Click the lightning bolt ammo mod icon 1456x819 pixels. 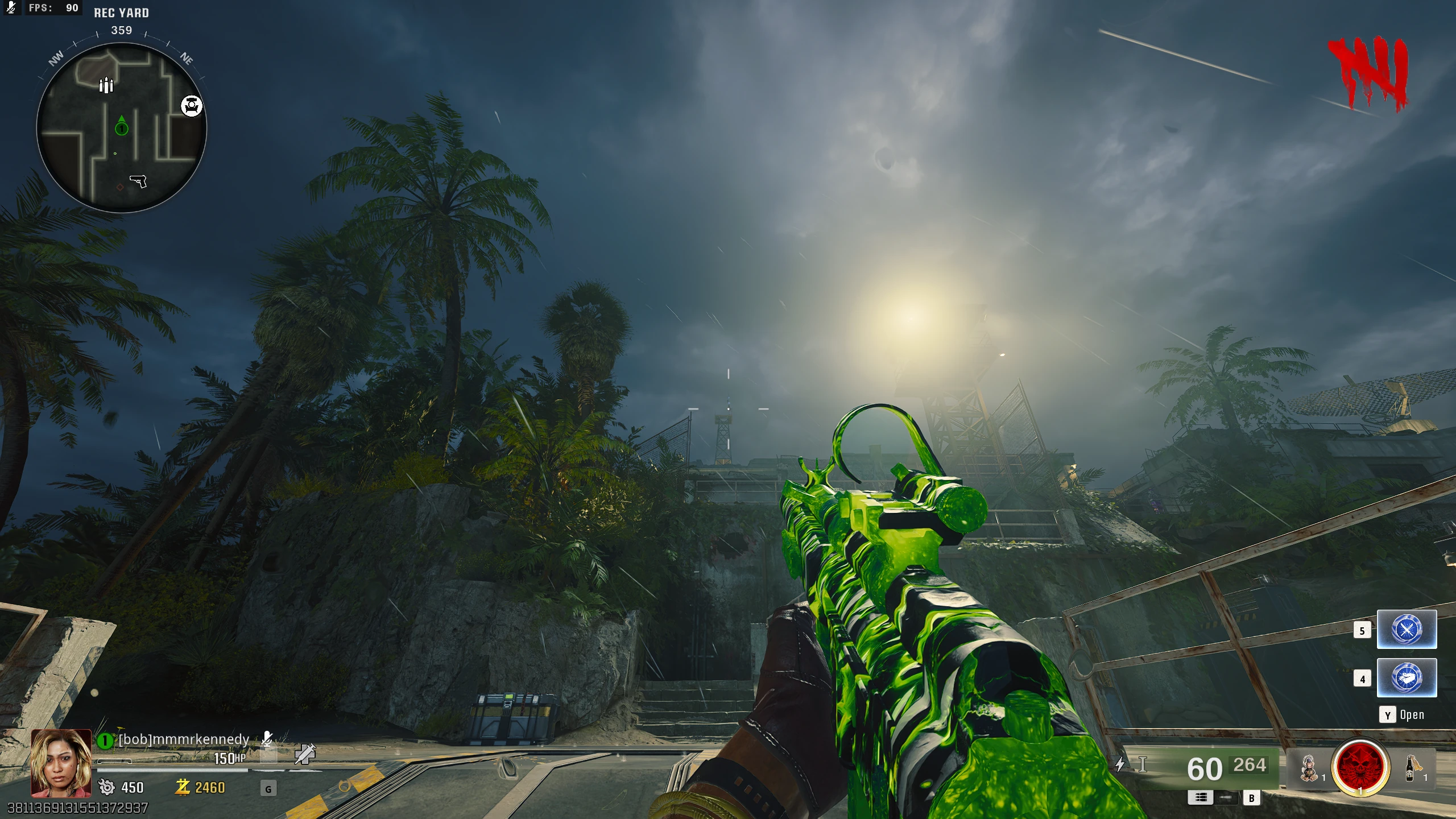1120,764
